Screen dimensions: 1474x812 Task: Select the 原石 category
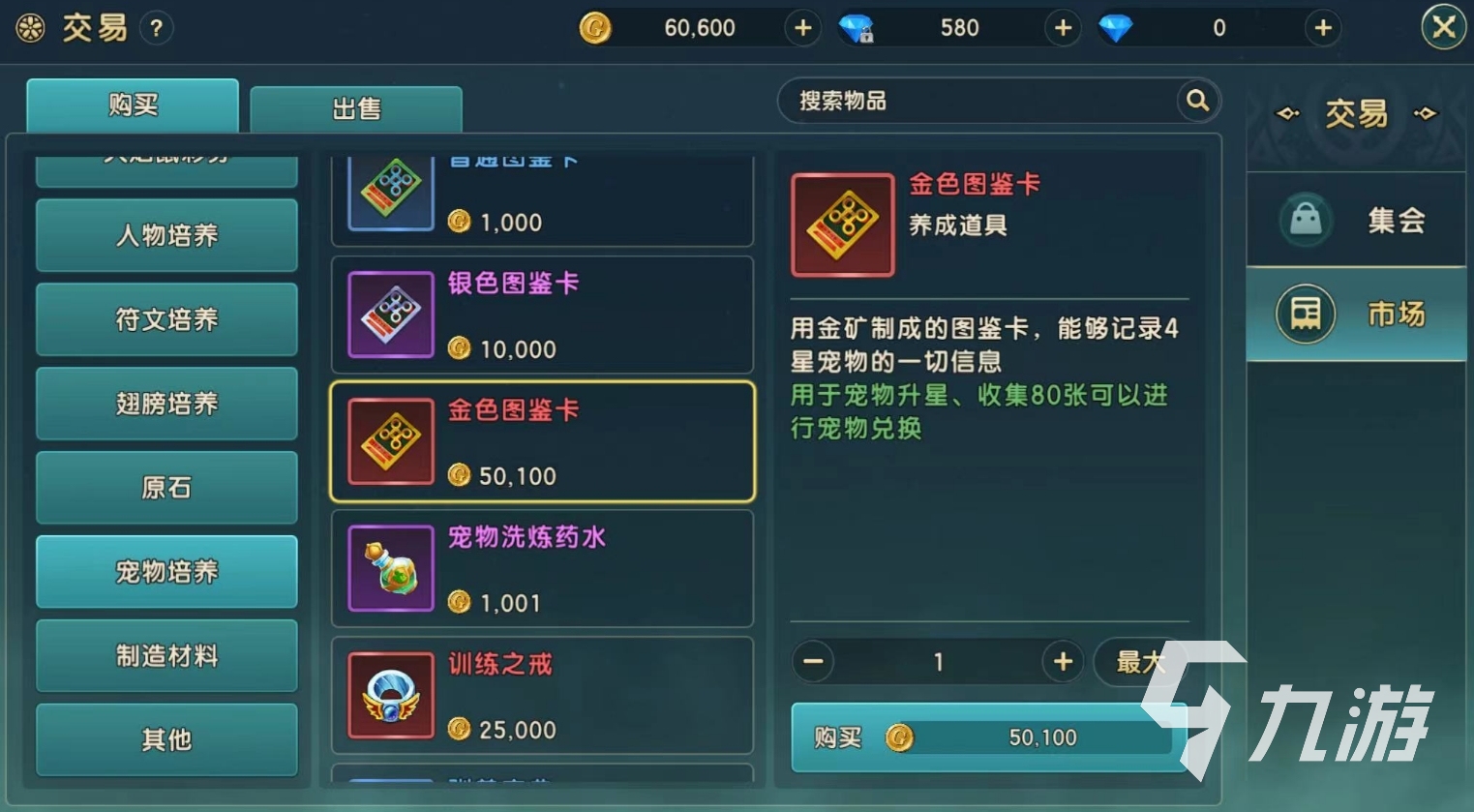pyautogui.click(x=165, y=487)
